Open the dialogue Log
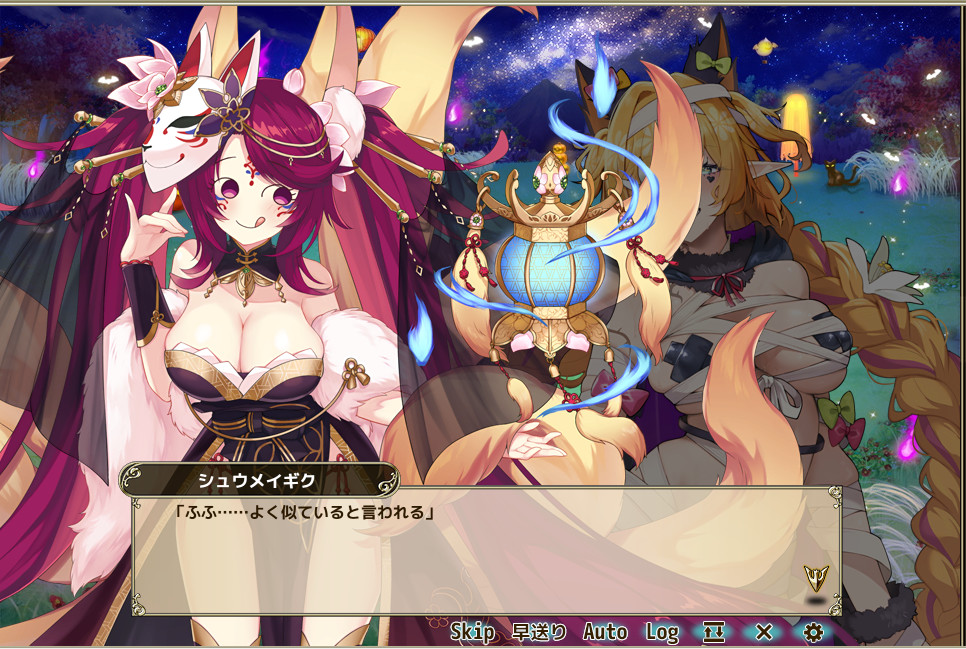 pos(661,632)
